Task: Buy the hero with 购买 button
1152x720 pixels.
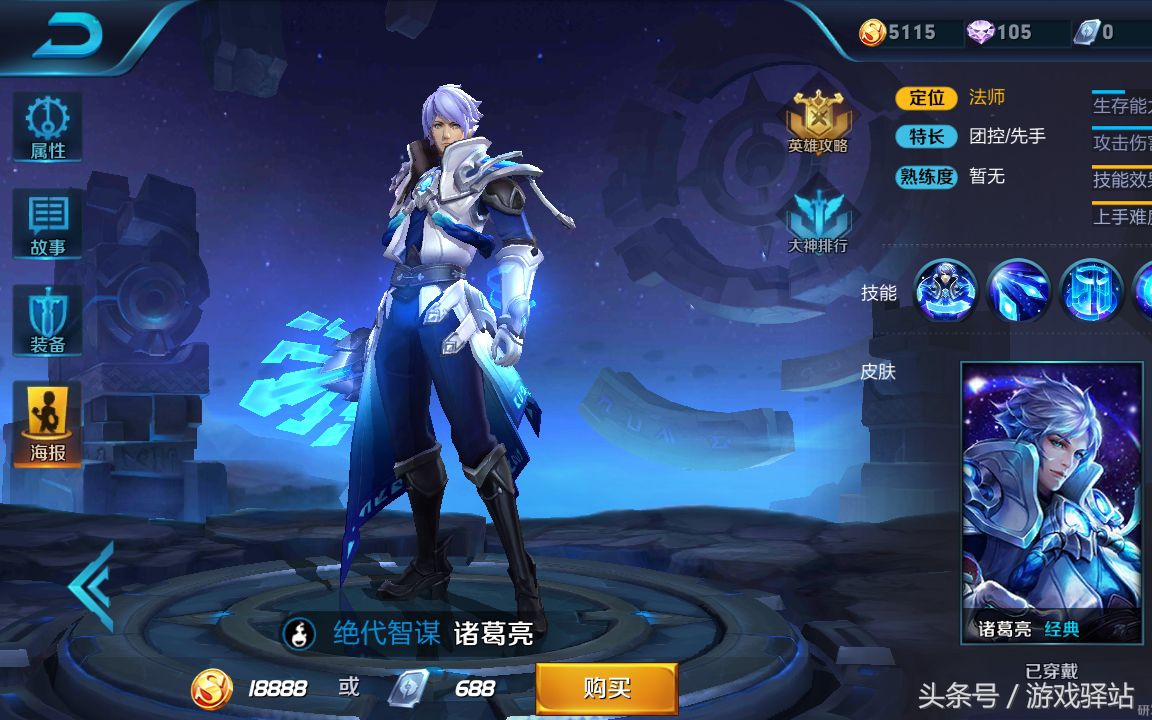Action: (x=606, y=688)
